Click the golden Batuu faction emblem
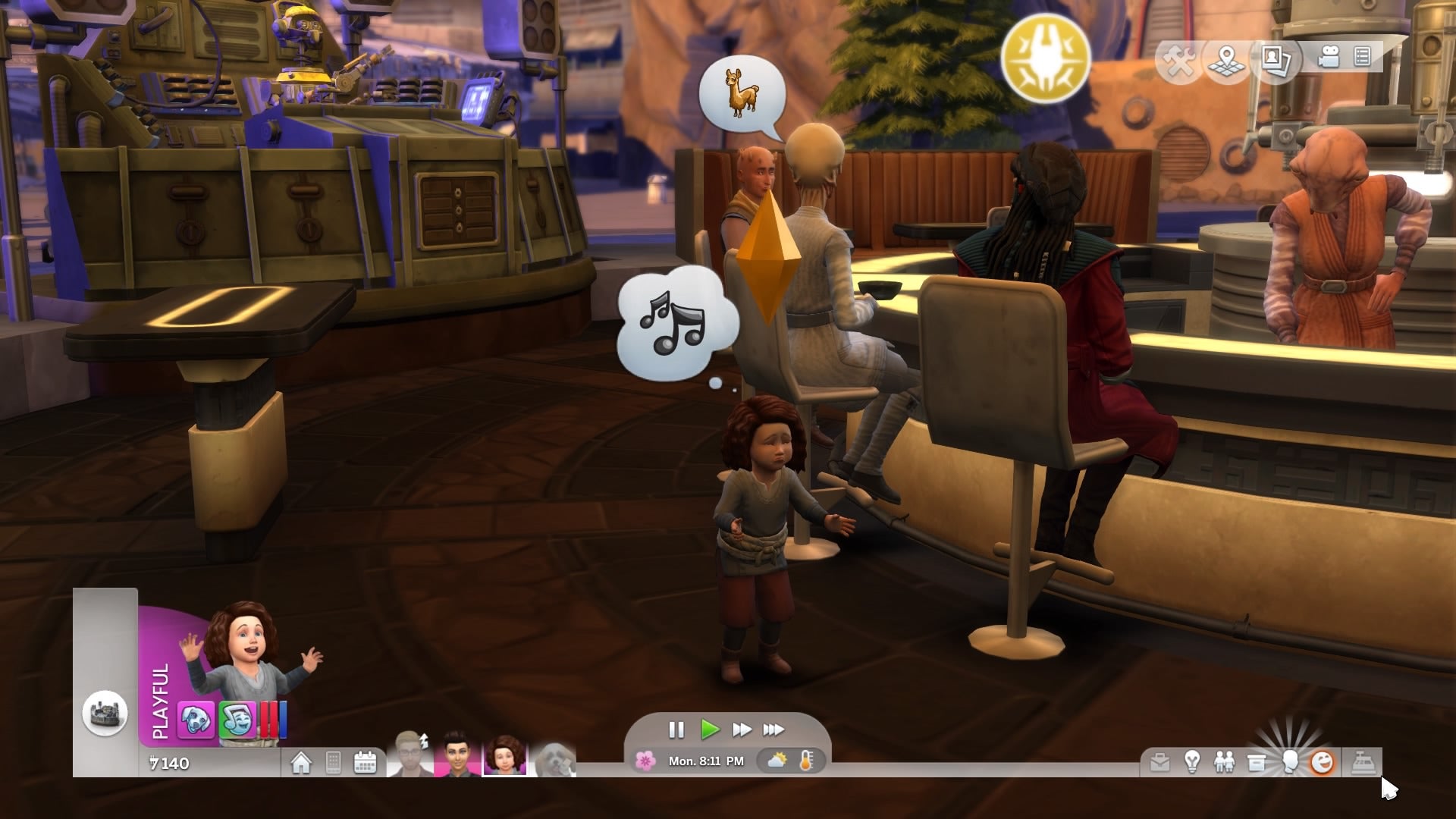Image resolution: width=1456 pixels, height=819 pixels. pos(1045,58)
